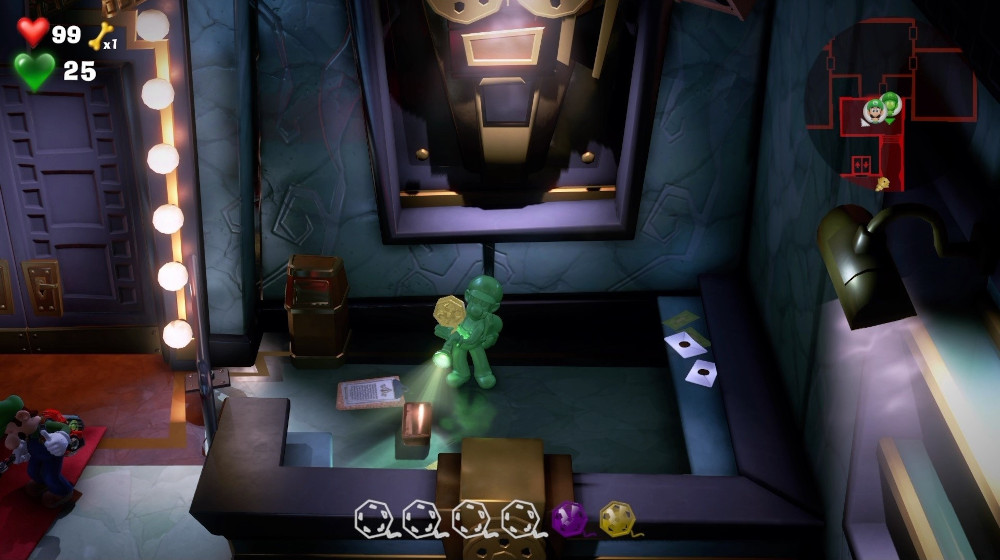Select the collected purple gem
Viewport: 1000px width, 560px height.
point(568,518)
